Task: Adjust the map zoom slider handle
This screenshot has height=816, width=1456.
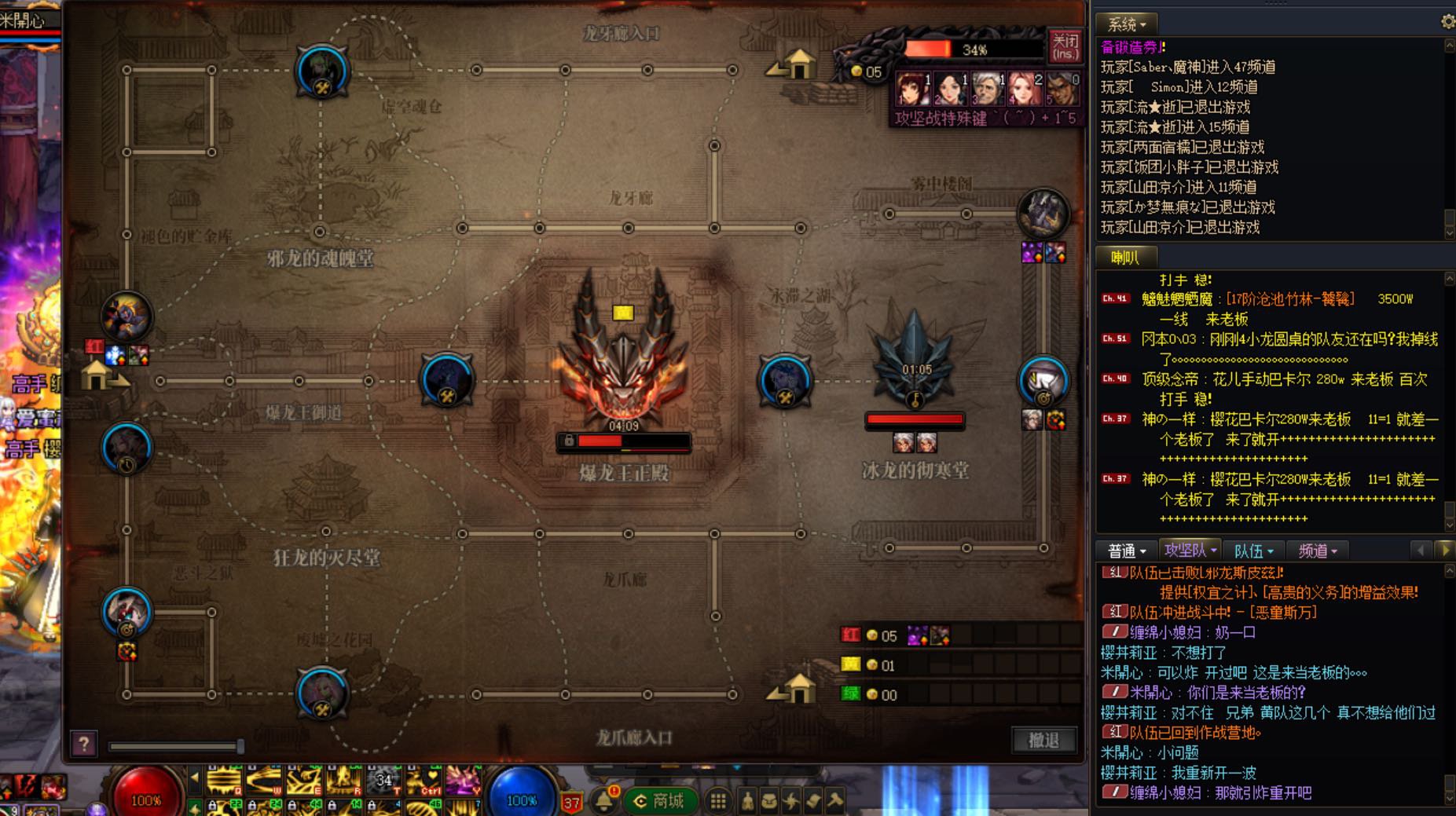Action: tap(240, 745)
